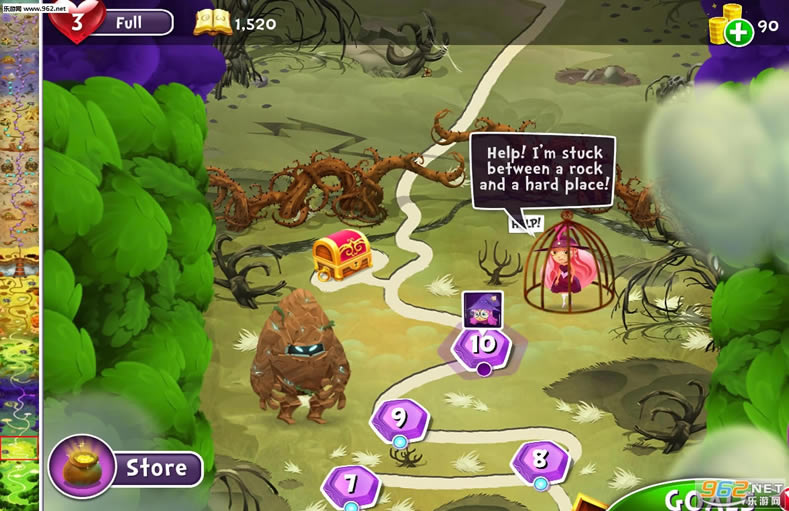Choose level 9 on the map

coord(400,418)
